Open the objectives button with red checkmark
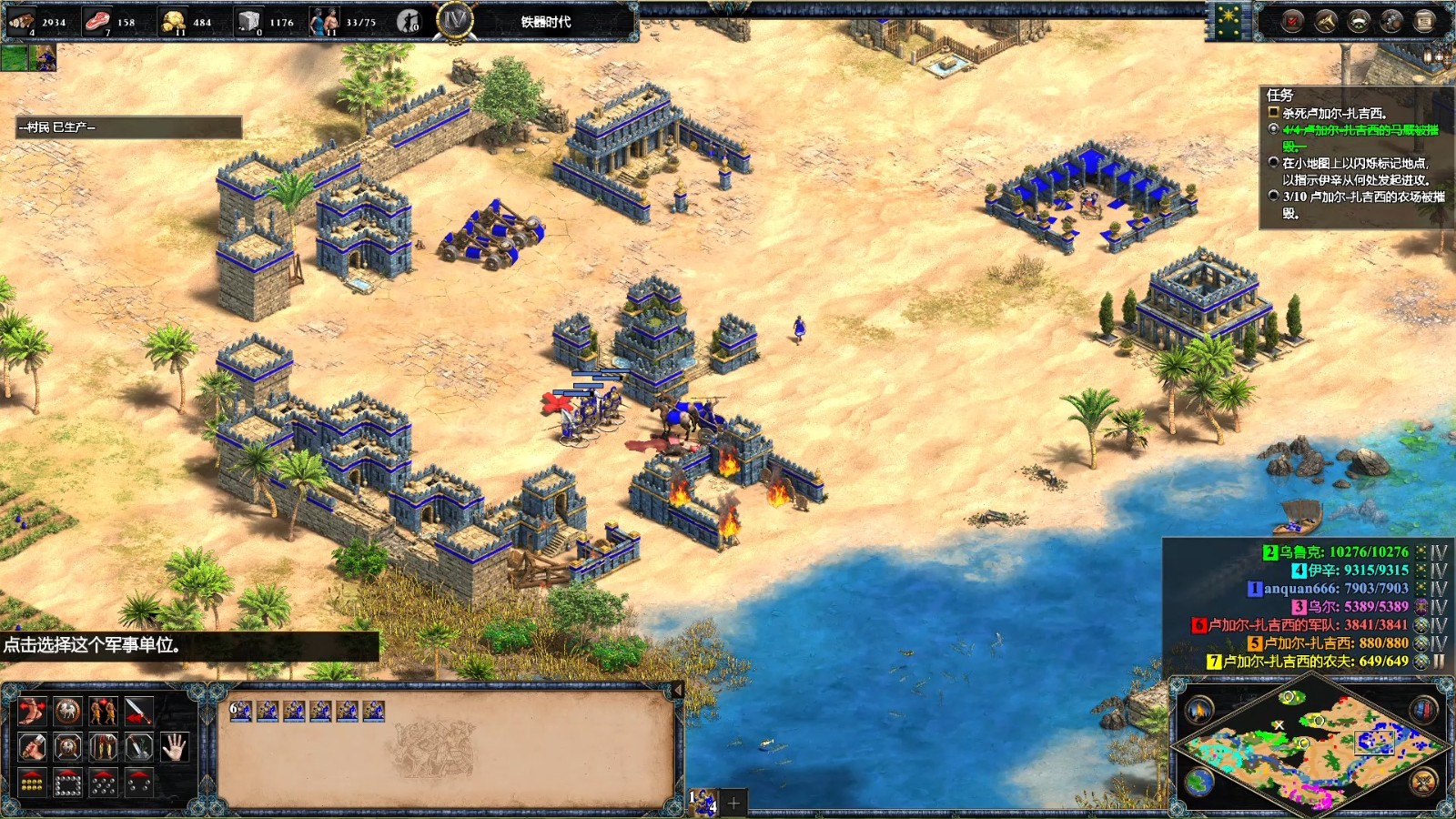Viewport: 1456px width, 819px height. click(1292, 21)
